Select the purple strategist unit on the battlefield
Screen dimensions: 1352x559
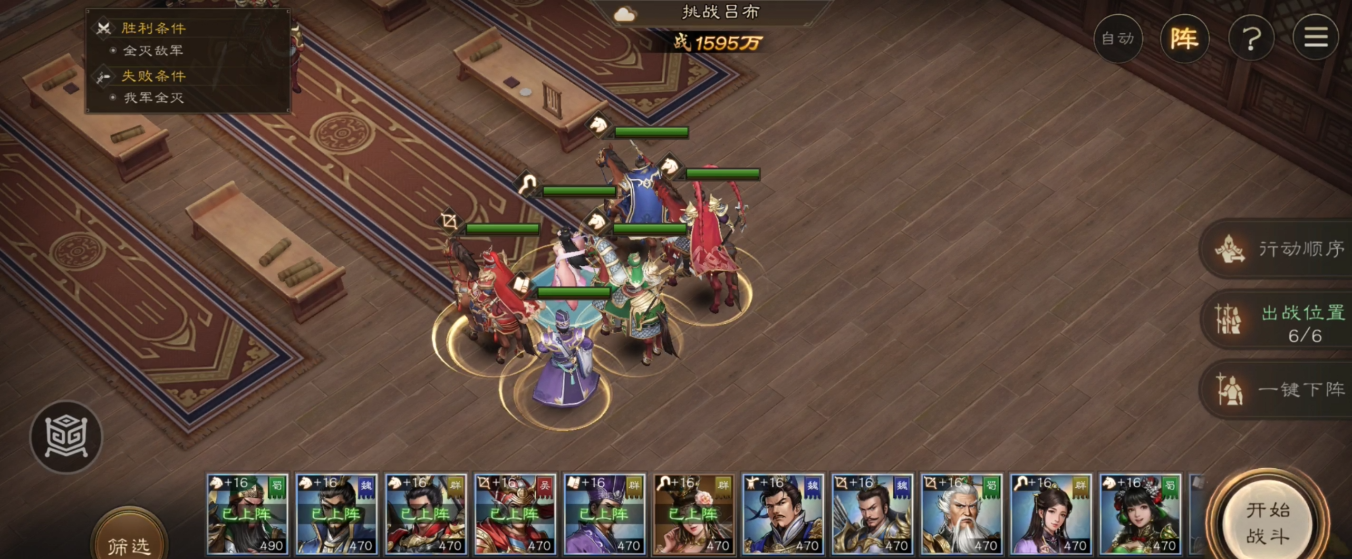point(566,360)
